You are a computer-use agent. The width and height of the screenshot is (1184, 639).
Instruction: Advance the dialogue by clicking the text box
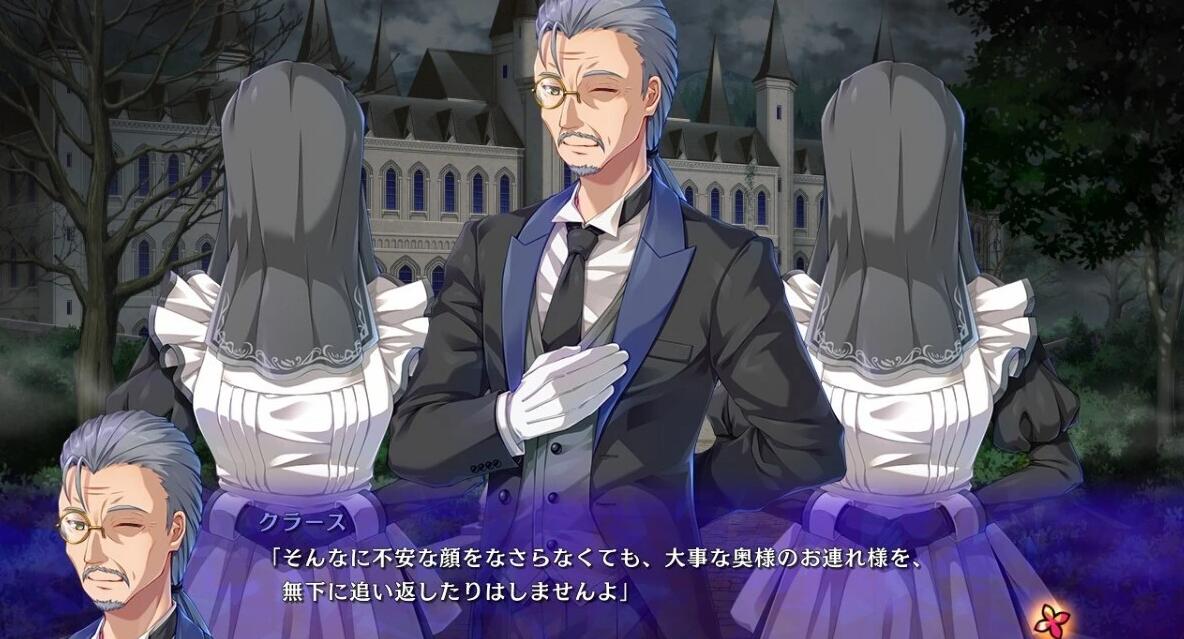click(600, 576)
